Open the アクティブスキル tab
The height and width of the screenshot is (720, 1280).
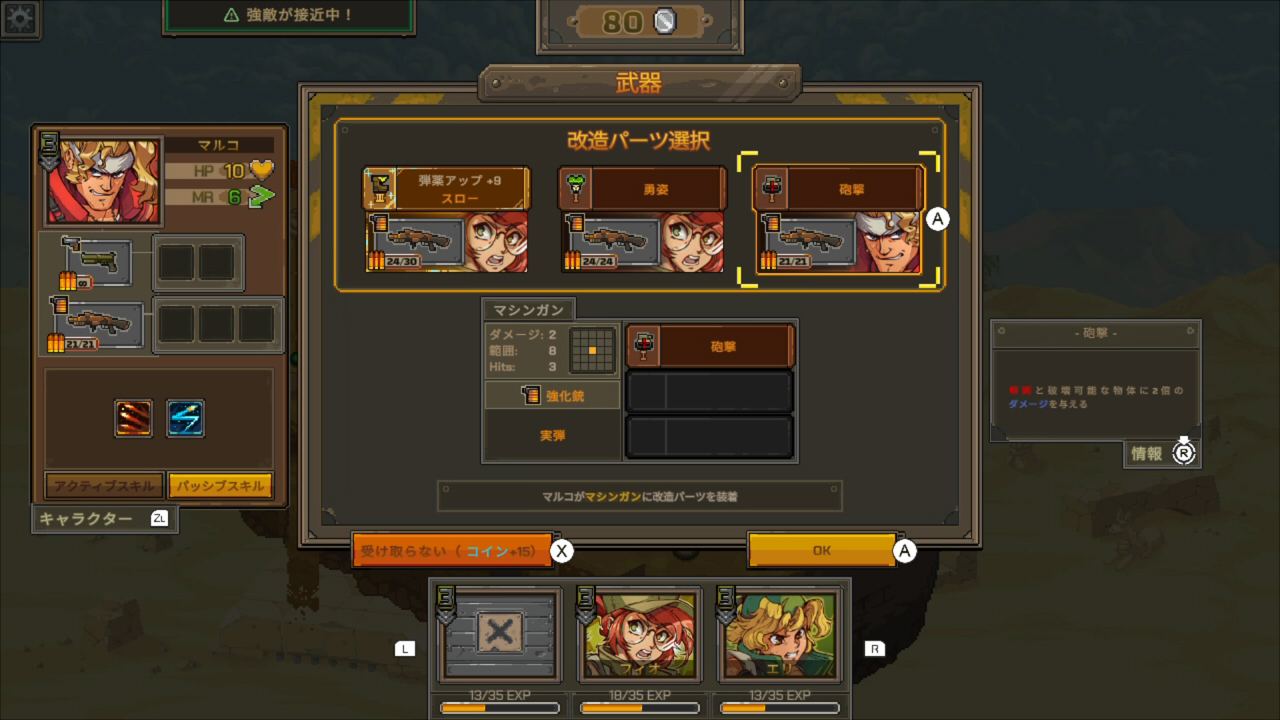pyautogui.click(x=104, y=484)
